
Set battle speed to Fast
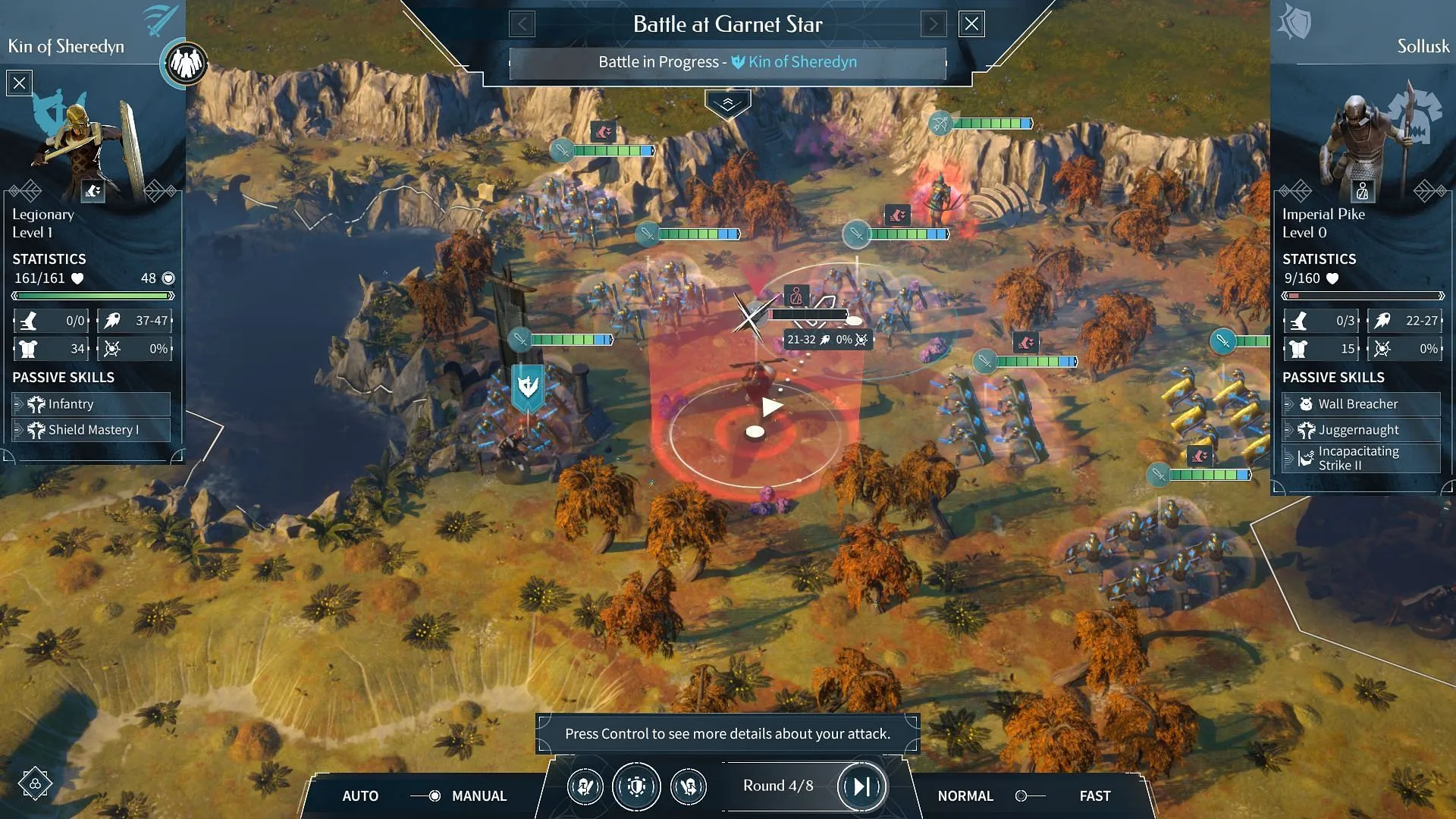point(1094,795)
